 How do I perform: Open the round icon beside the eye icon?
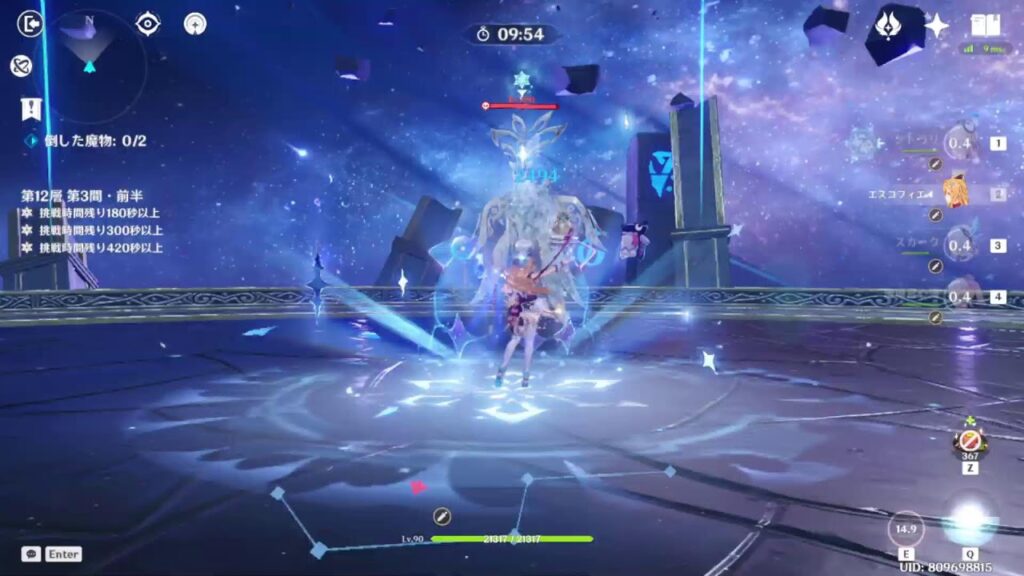pos(195,24)
